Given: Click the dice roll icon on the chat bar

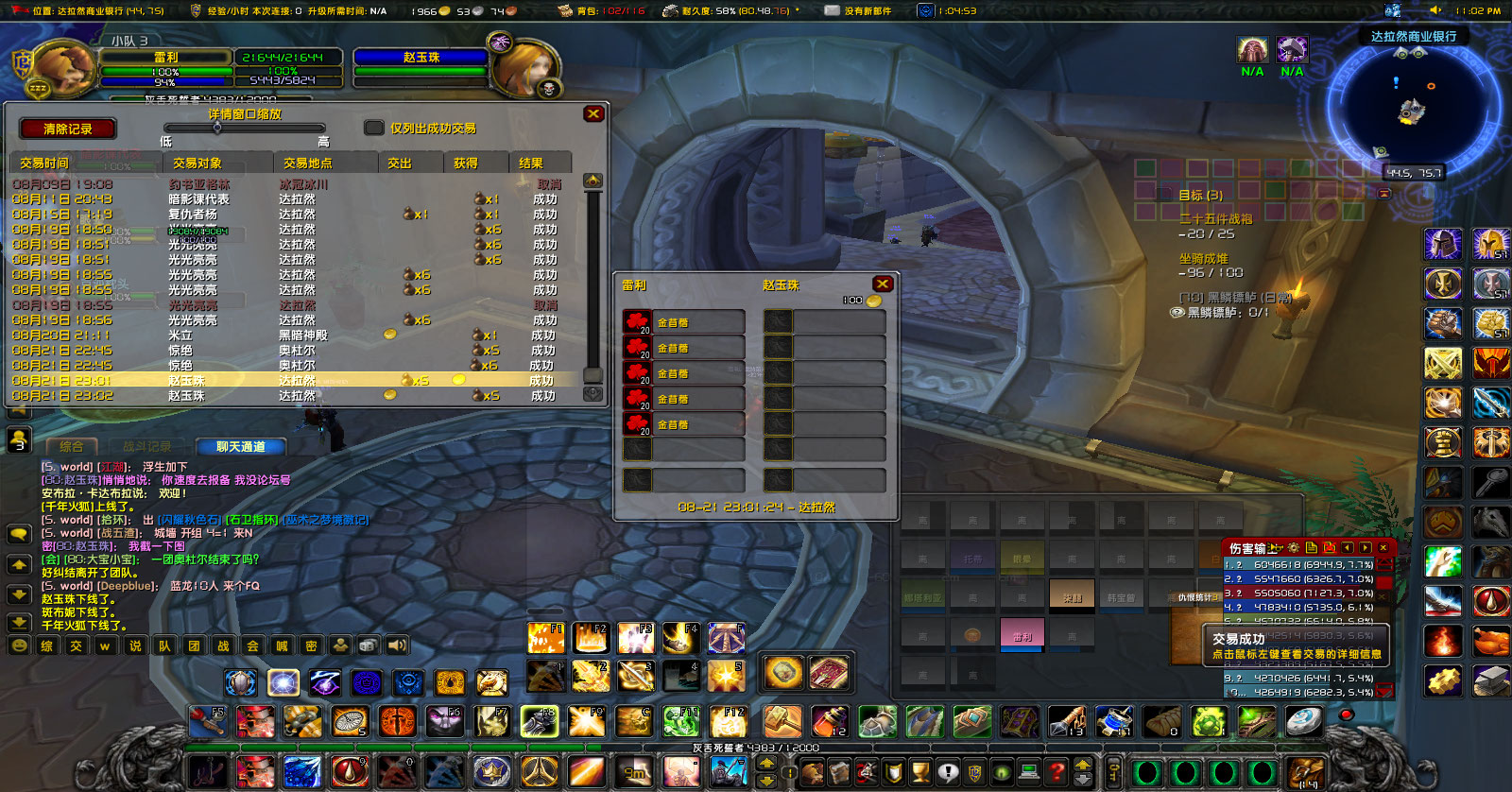Looking at the screenshot, I should pos(369,646).
